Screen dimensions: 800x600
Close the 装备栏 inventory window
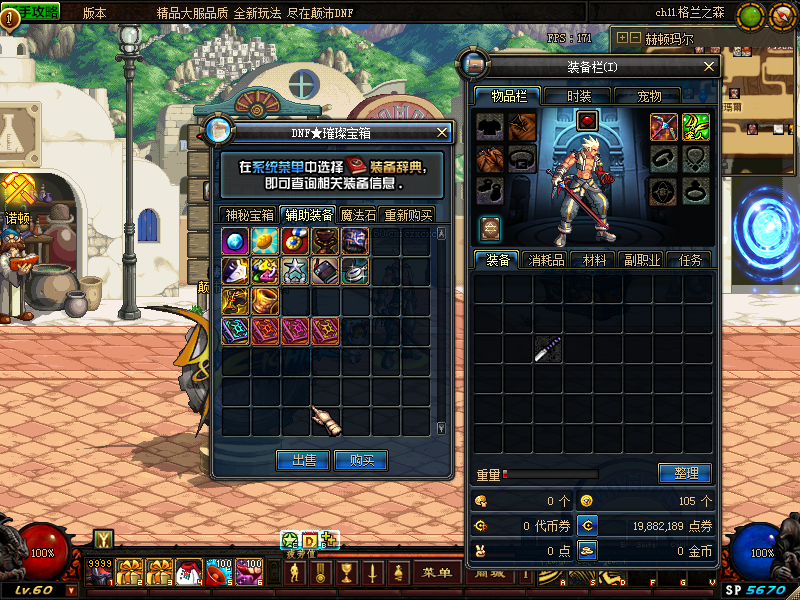pyautogui.click(x=709, y=66)
